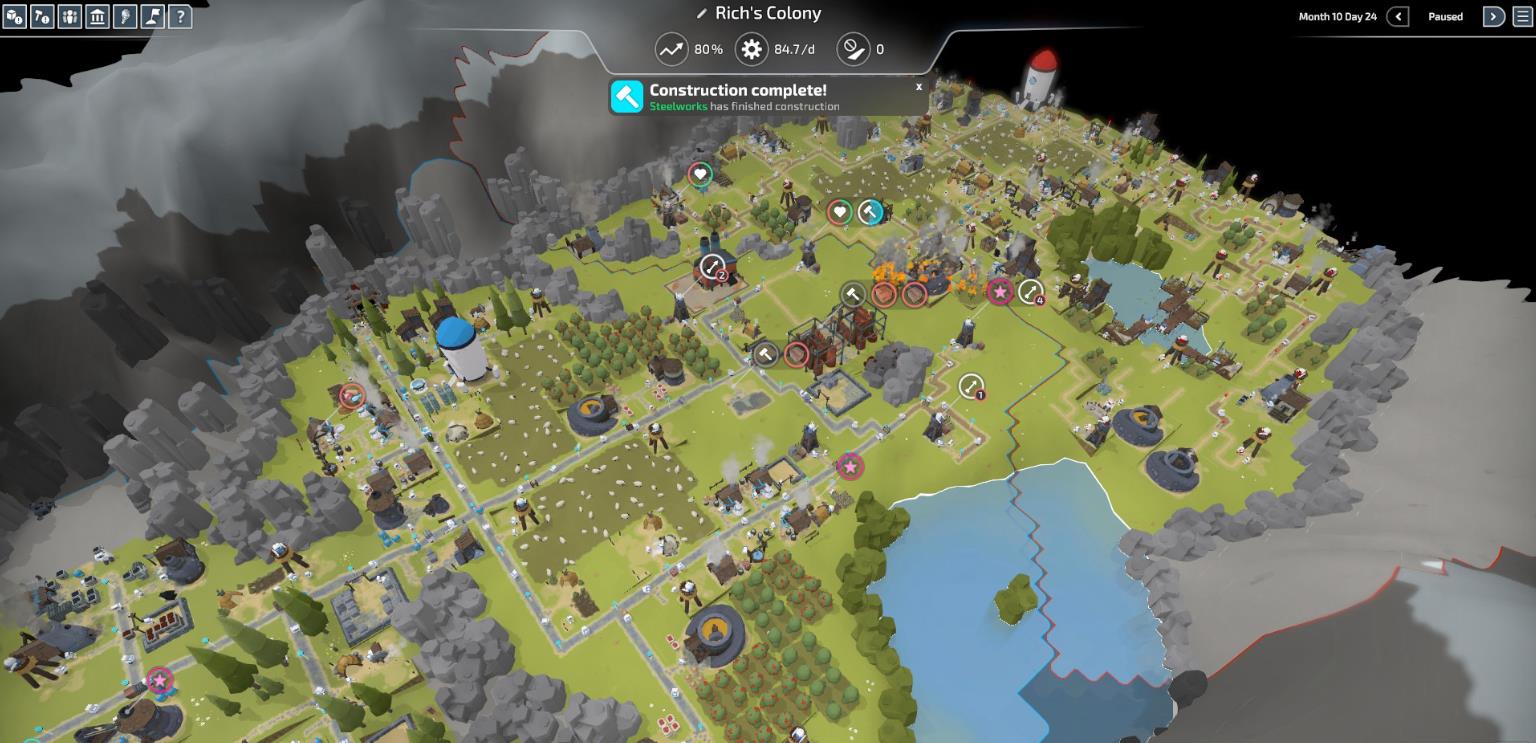Click the upward trend arrow stat icon
The image size is (1536, 743).
671,49
